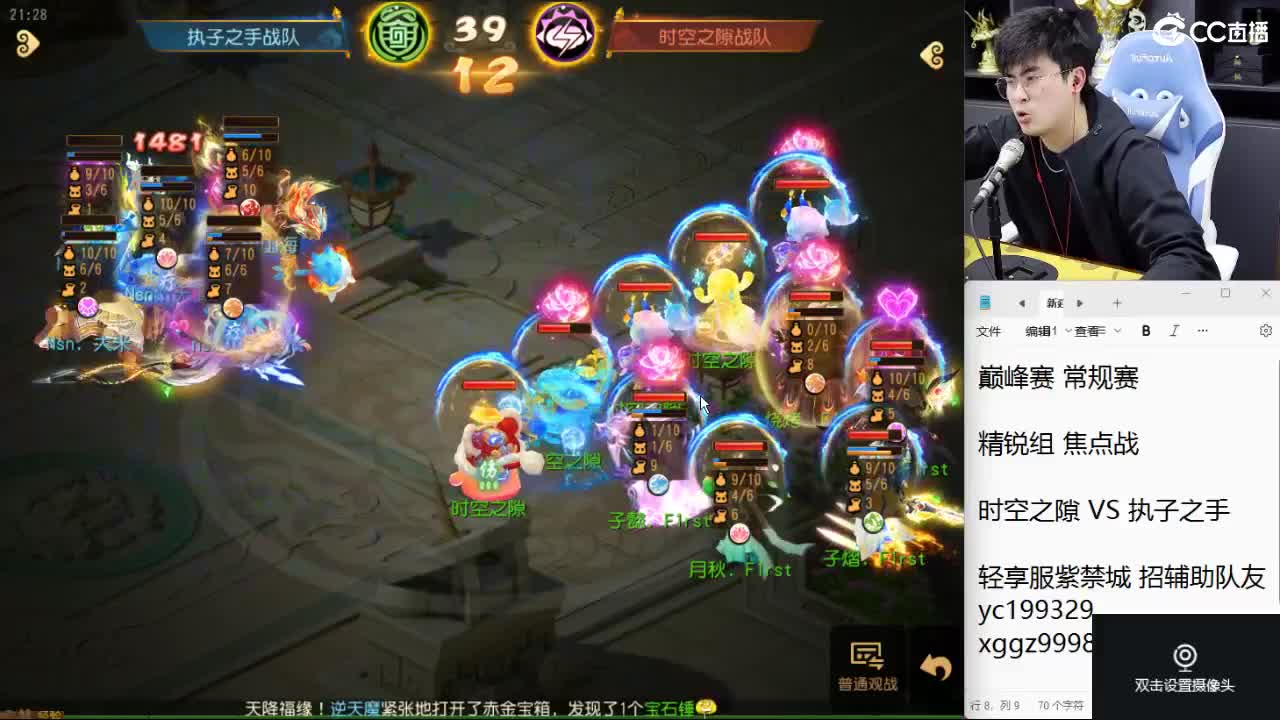Switch to the 新建 document tab
This screenshot has width=1280, height=720.
coord(1056,302)
